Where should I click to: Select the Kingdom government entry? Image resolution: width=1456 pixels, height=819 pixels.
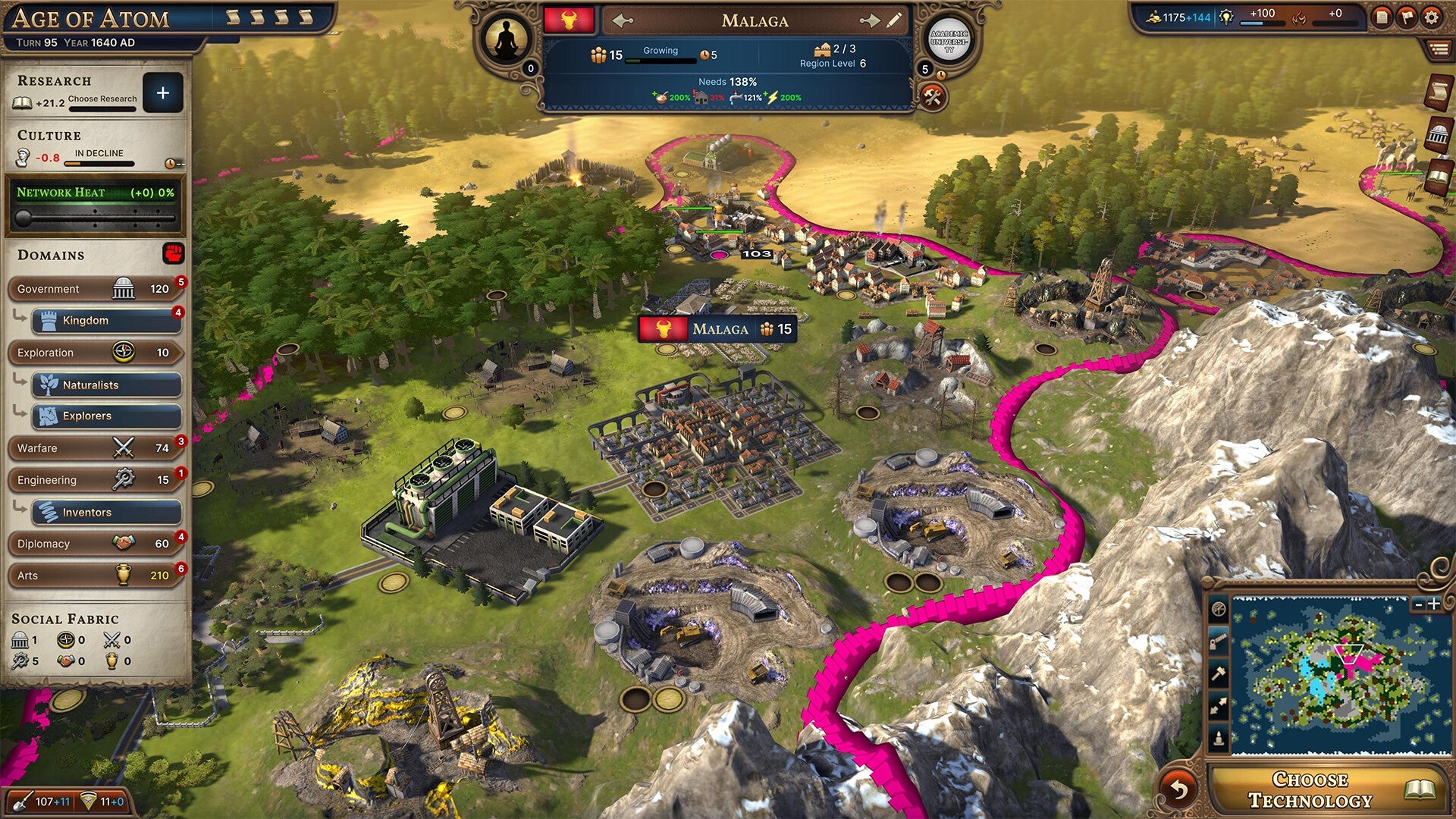pyautogui.click(x=106, y=320)
